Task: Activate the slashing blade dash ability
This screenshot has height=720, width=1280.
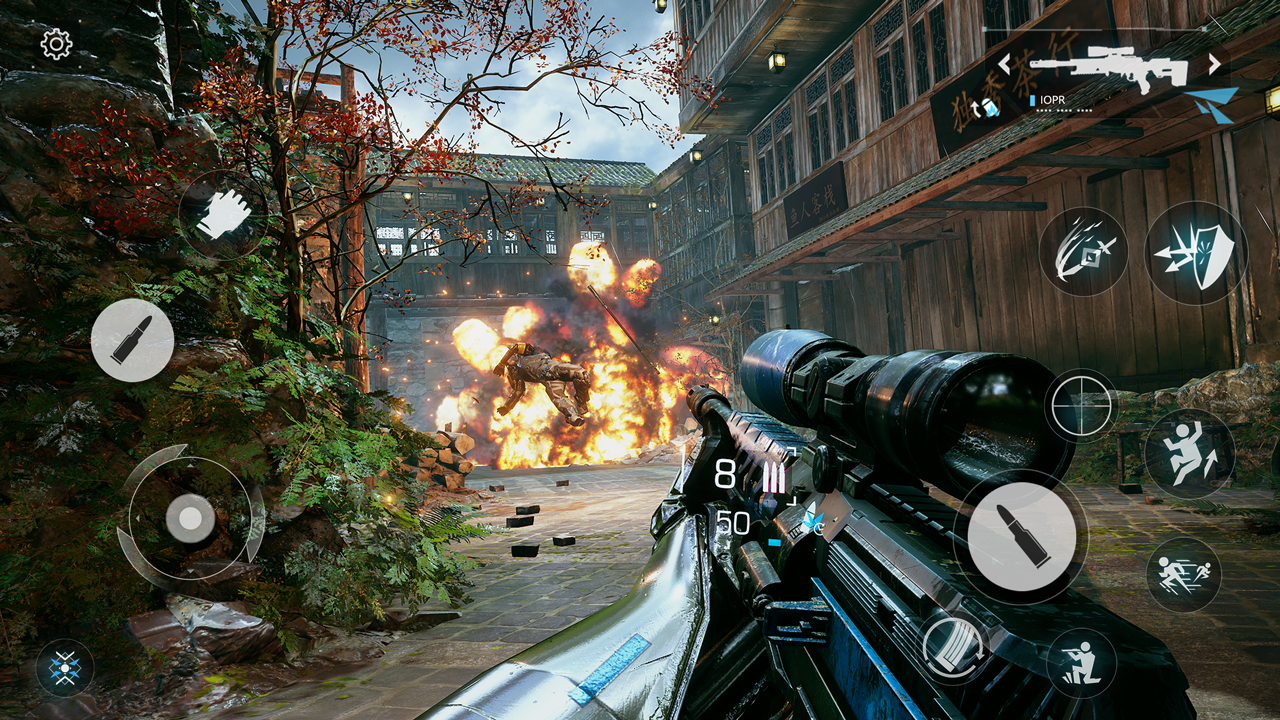Action: [x=1083, y=251]
